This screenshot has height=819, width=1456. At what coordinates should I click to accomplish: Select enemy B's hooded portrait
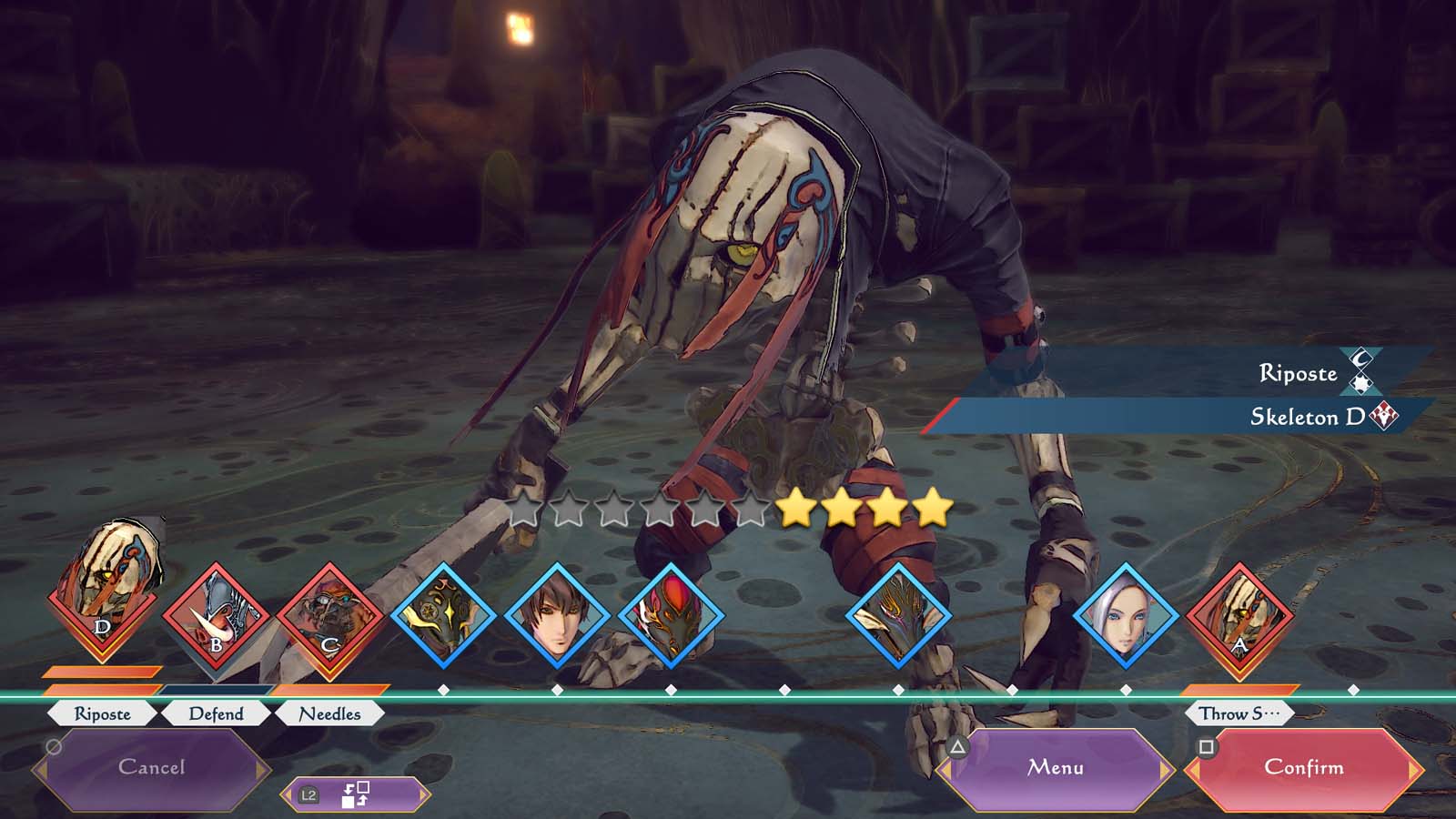click(216, 616)
